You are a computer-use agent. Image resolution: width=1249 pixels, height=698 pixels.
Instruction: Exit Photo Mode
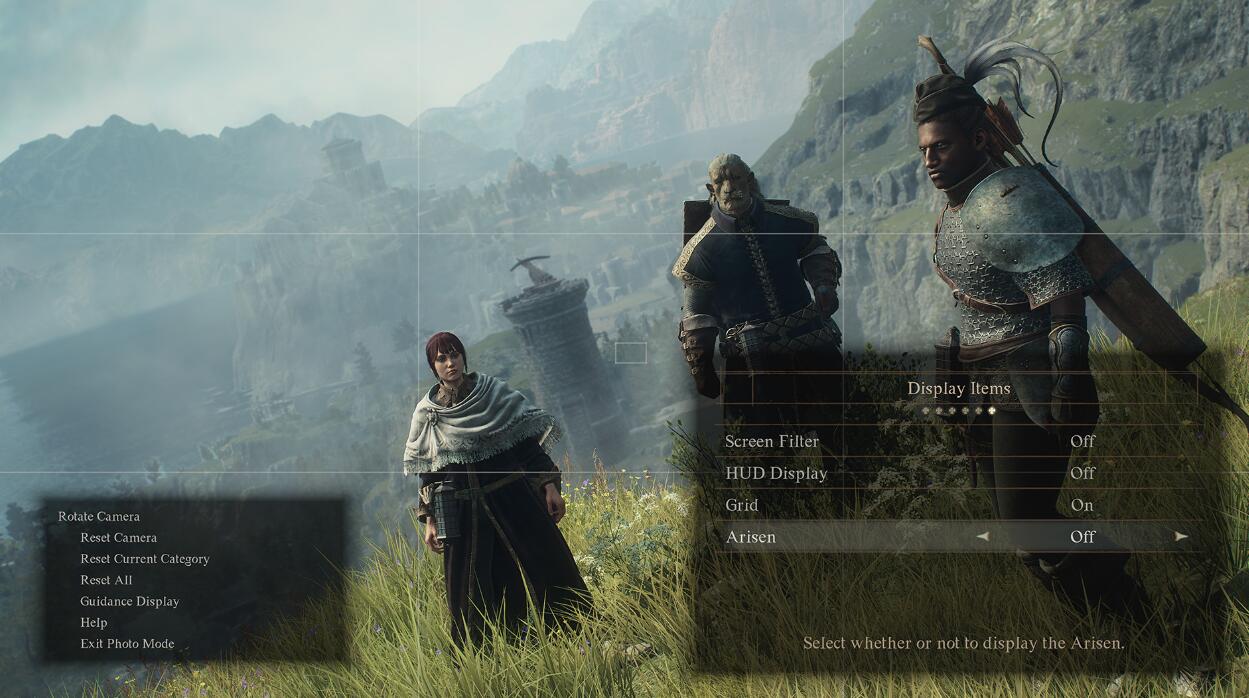click(x=127, y=644)
